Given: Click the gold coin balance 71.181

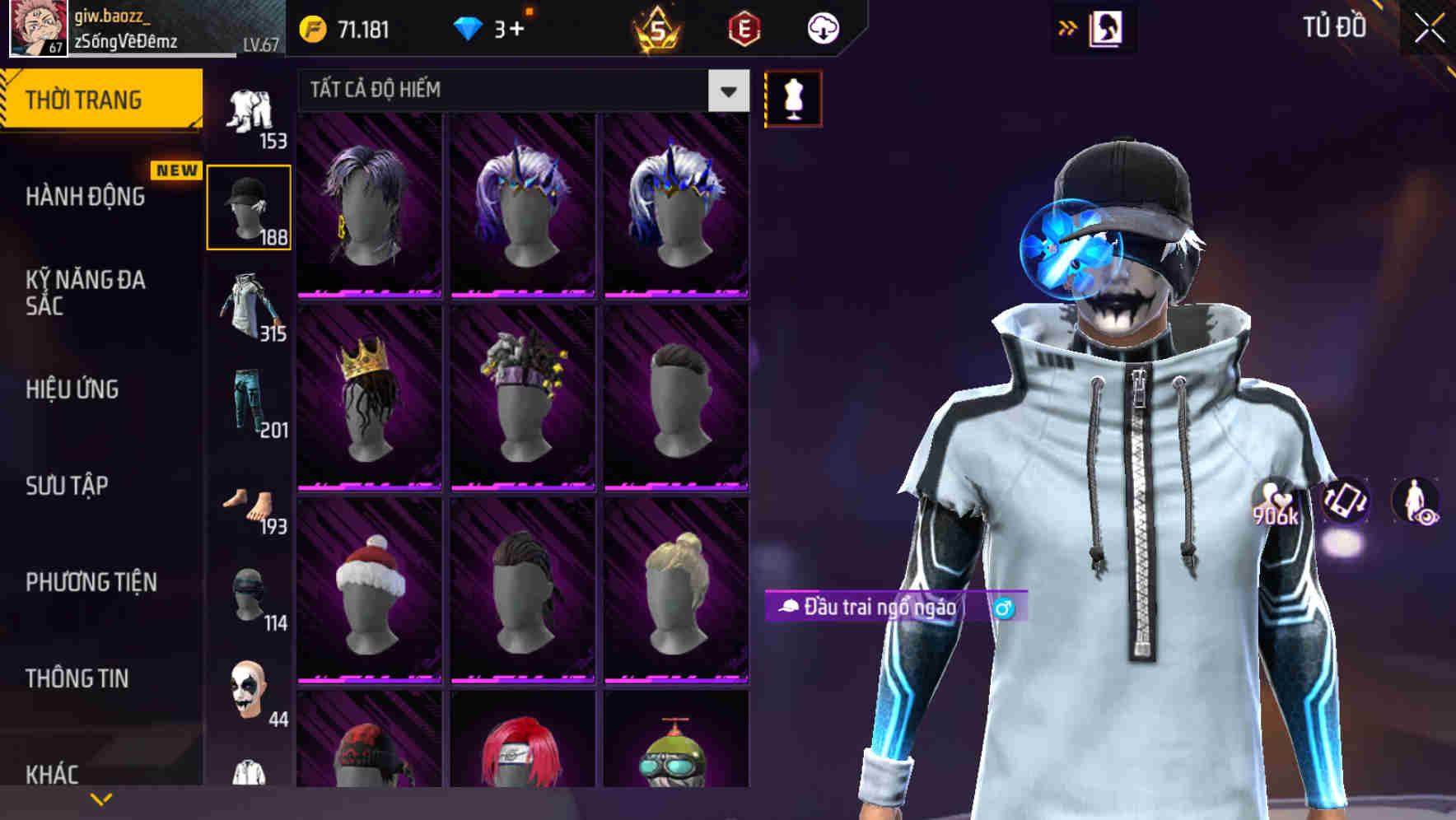Looking at the screenshot, I should click(346, 27).
